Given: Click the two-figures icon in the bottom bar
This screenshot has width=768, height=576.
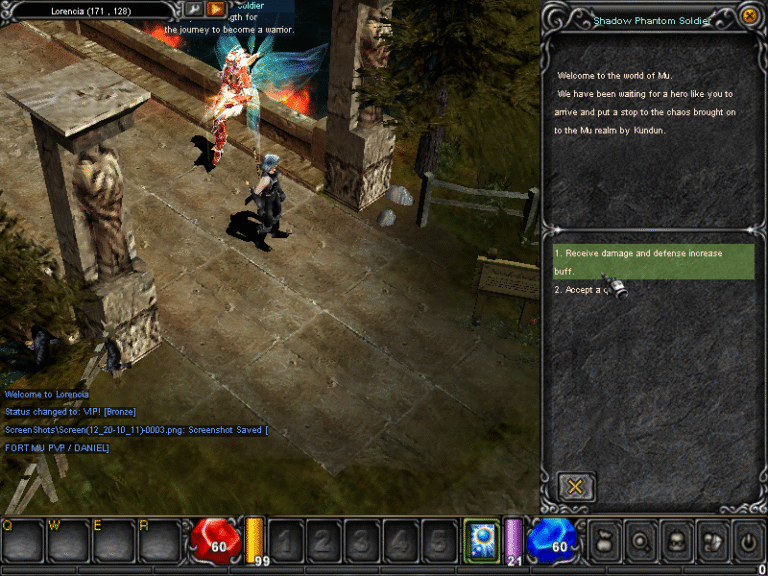Looking at the screenshot, I should tap(712, 541).
